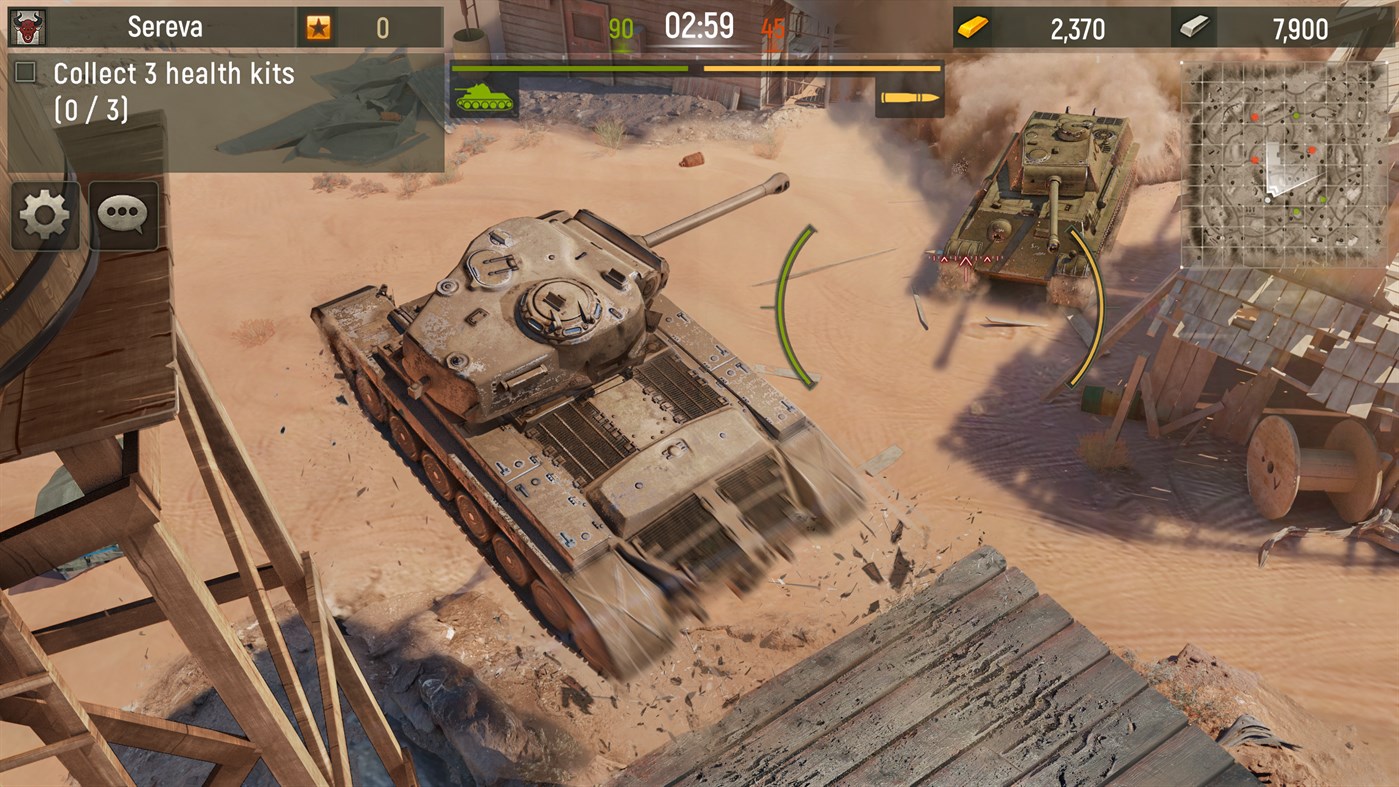The image size is (1399, 787).
Task: Click a red enemy dot on the minimap
Action: [1255, 117]
